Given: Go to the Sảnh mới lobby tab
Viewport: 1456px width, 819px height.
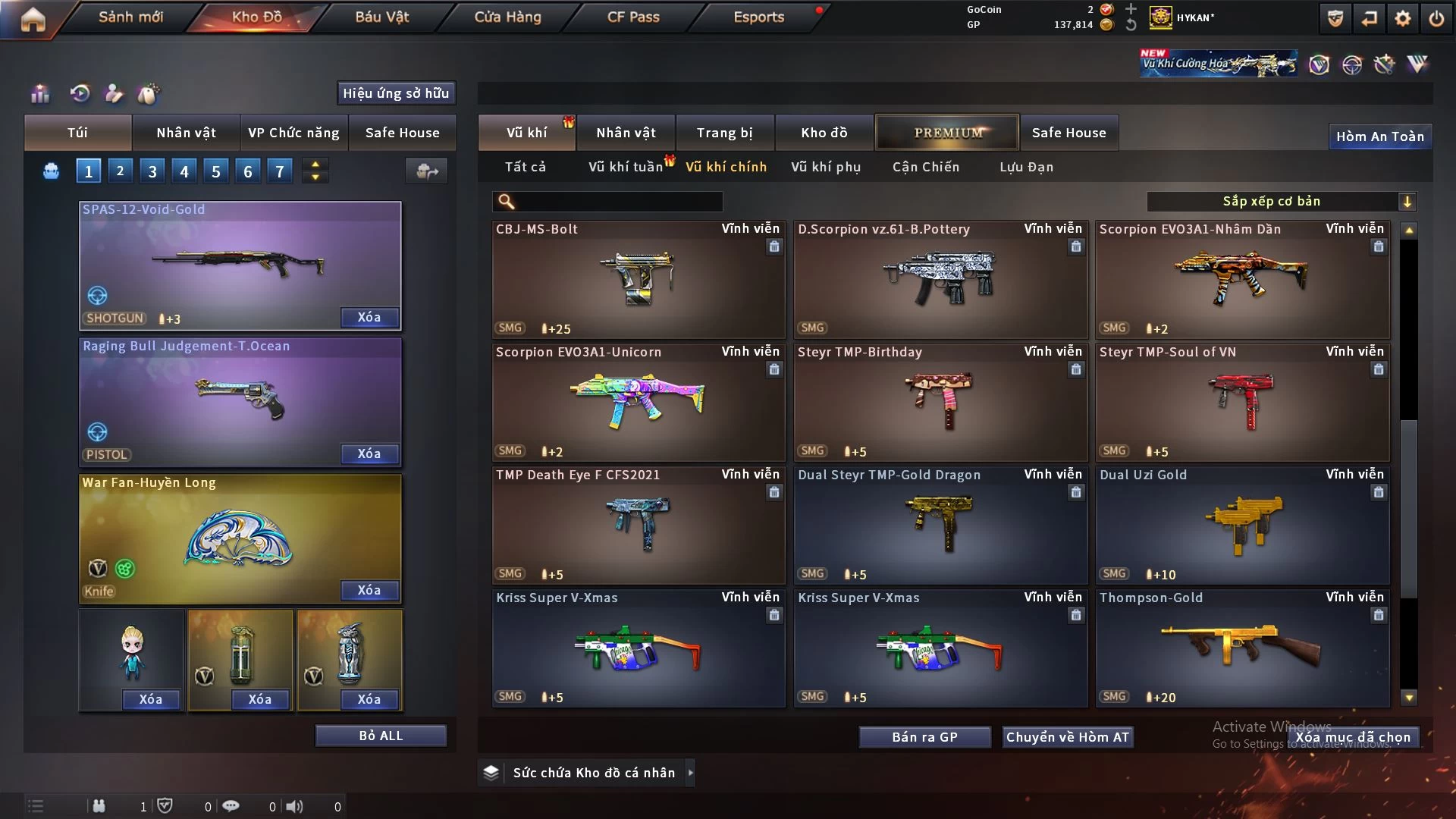Looking at the screenshot, I should click(130, 17).
